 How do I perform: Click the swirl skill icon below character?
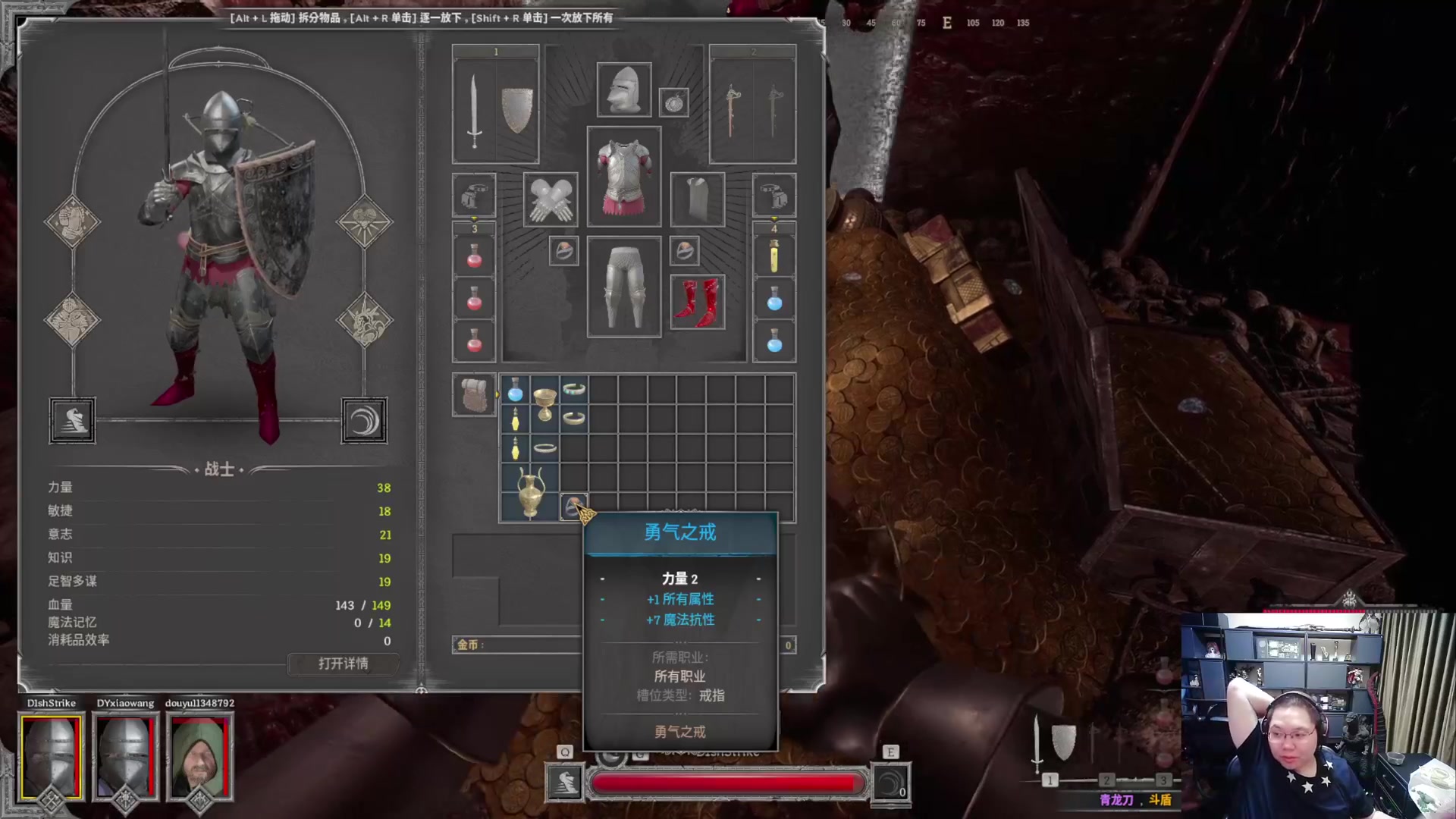click(x=364, y=420)
